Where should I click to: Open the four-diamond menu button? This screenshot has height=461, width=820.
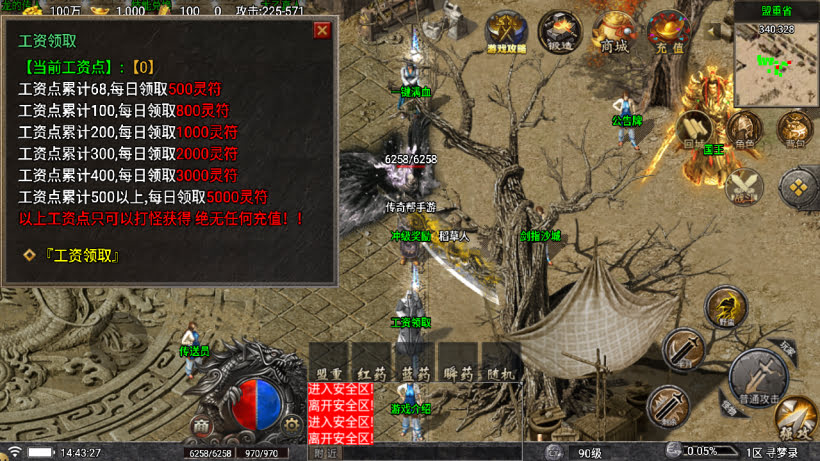click(x=798, y=186)
